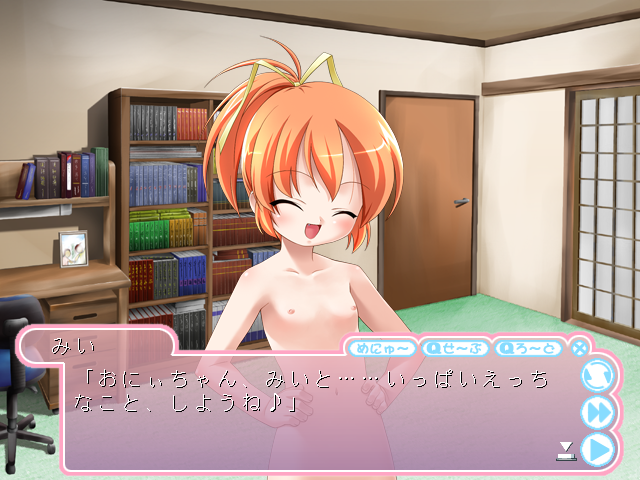Click the circular arrows round button
640x480 pixels.
click(597, 375)
